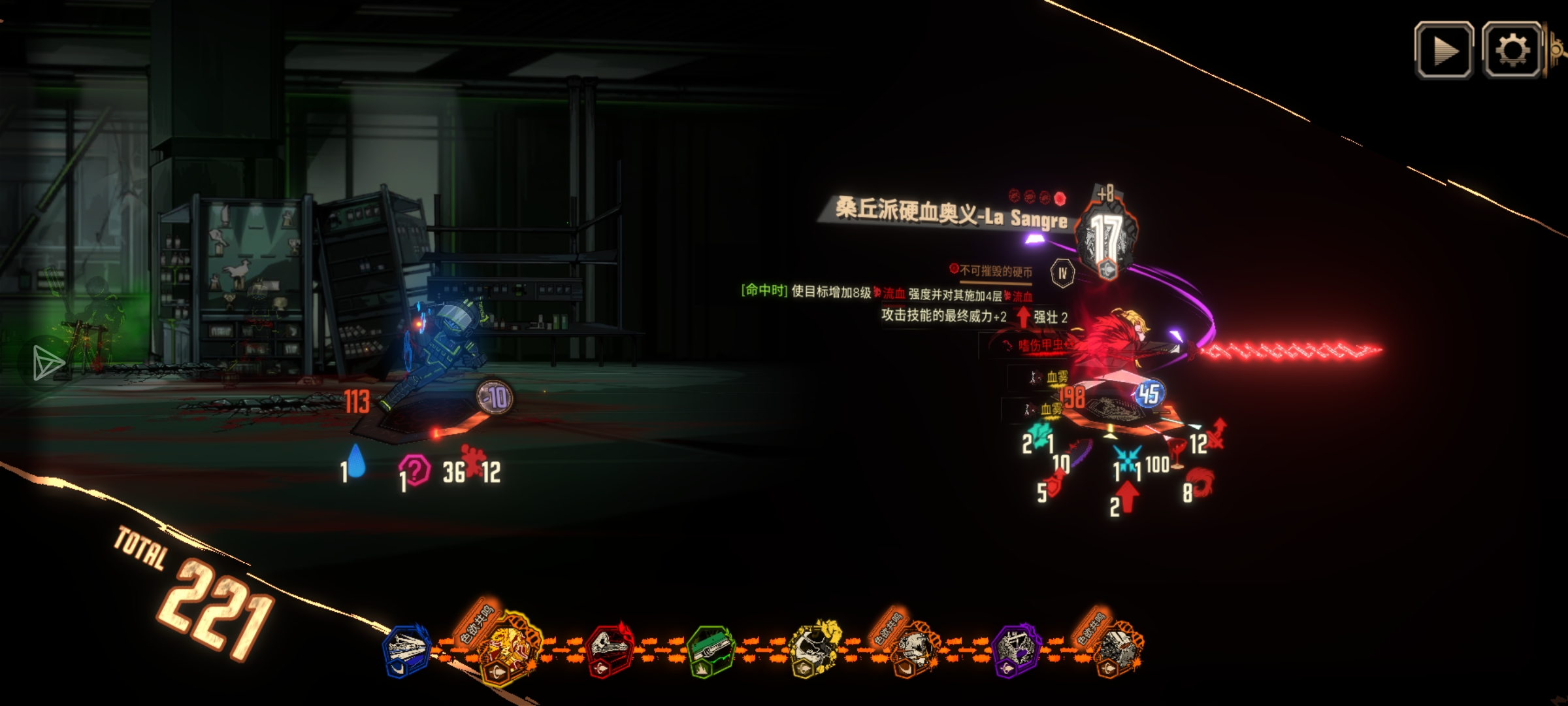Viewport: 1568px width, 706px height.
Task: Click the Roman numeral IV coin badge
Action: coord(1062,273)
